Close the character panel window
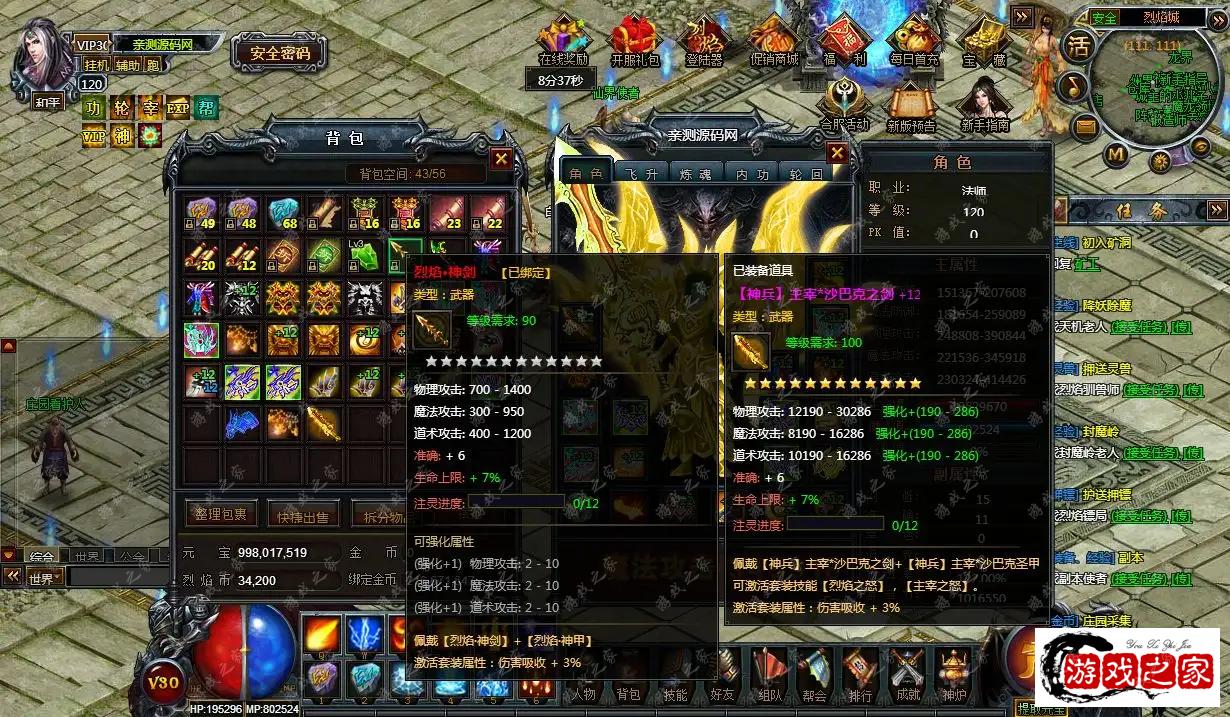Image resolution: width=1230 pixels, height=717 pixels. click(x=837, y=153)
